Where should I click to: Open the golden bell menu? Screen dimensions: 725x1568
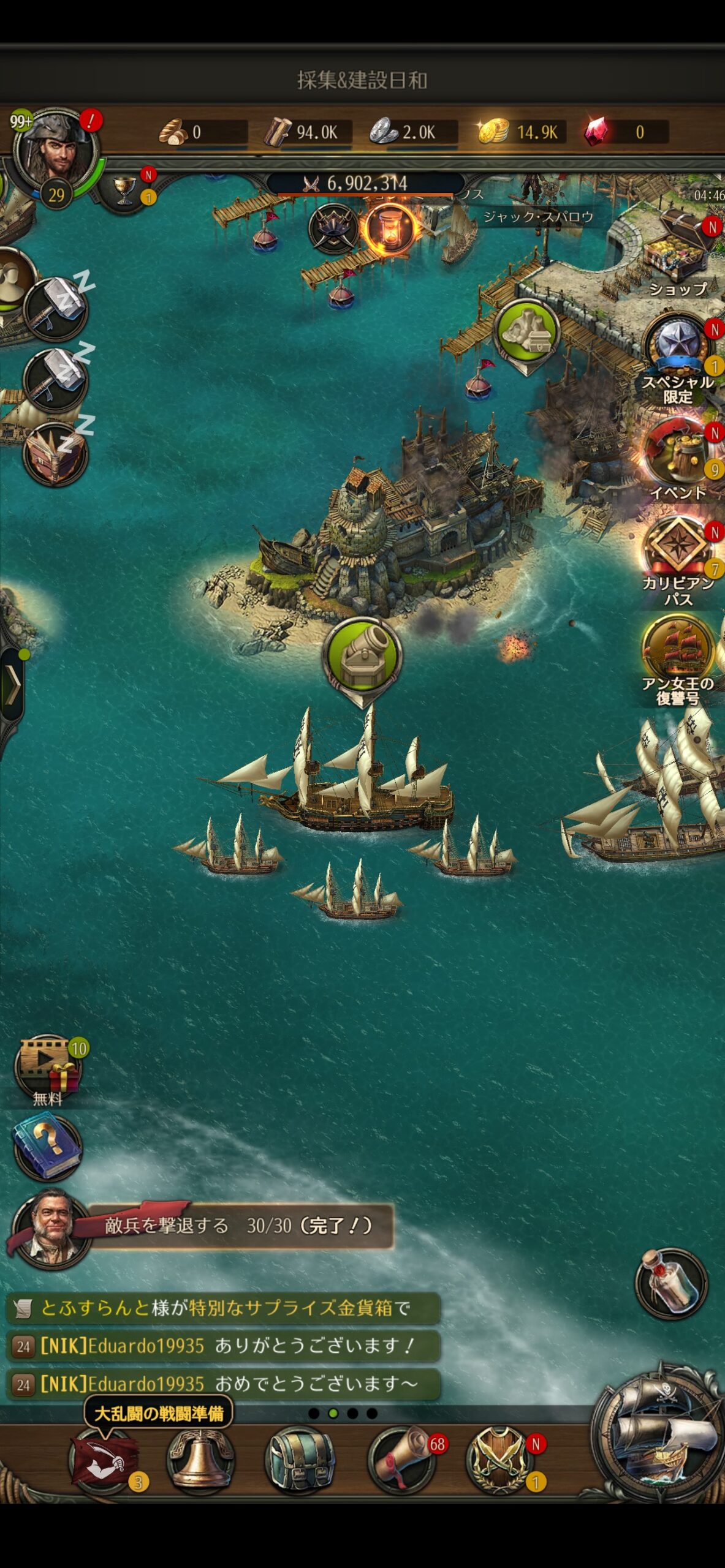[x=200, y=1460]
